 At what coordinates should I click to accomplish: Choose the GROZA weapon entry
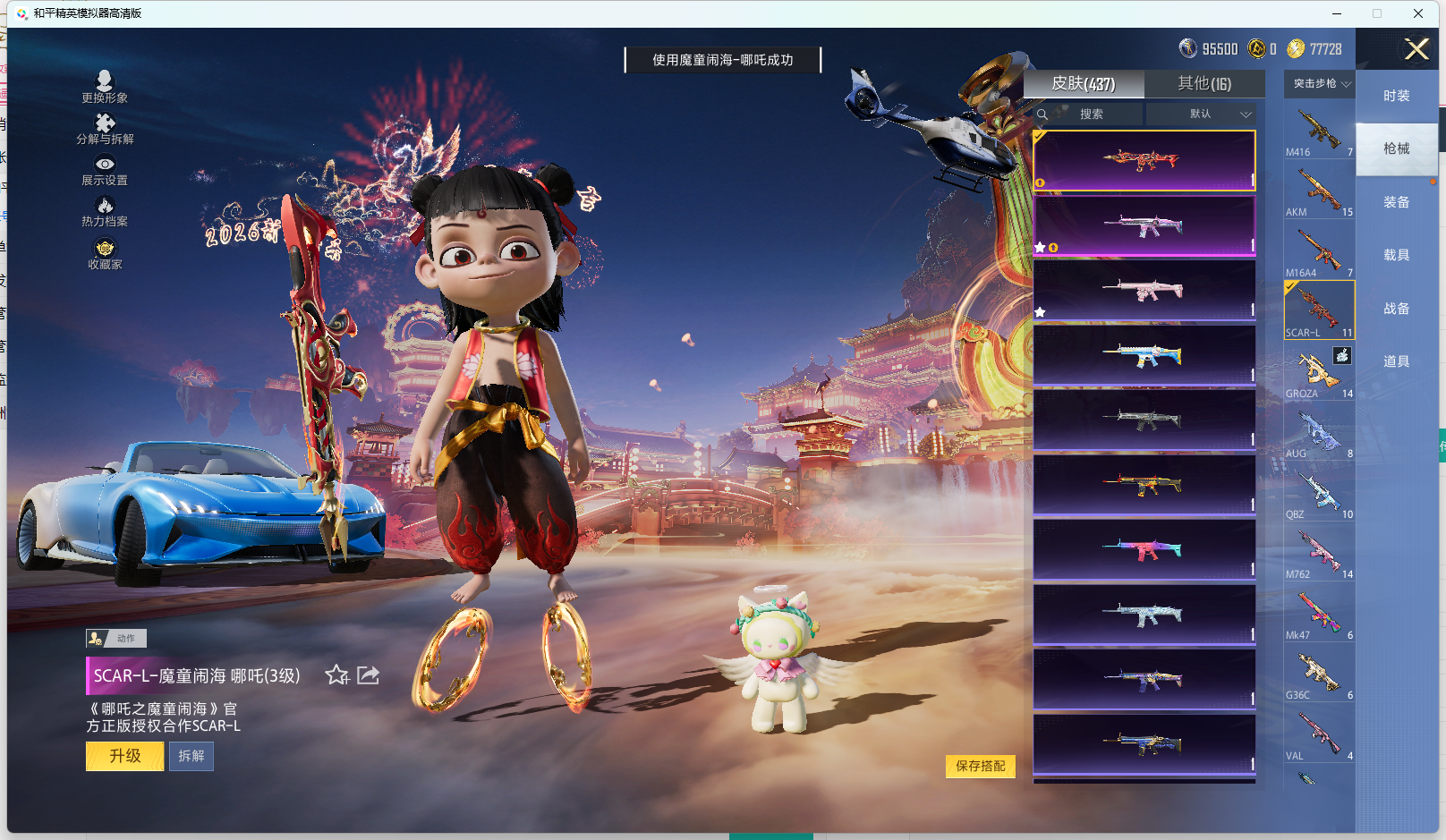[1319, 373]
